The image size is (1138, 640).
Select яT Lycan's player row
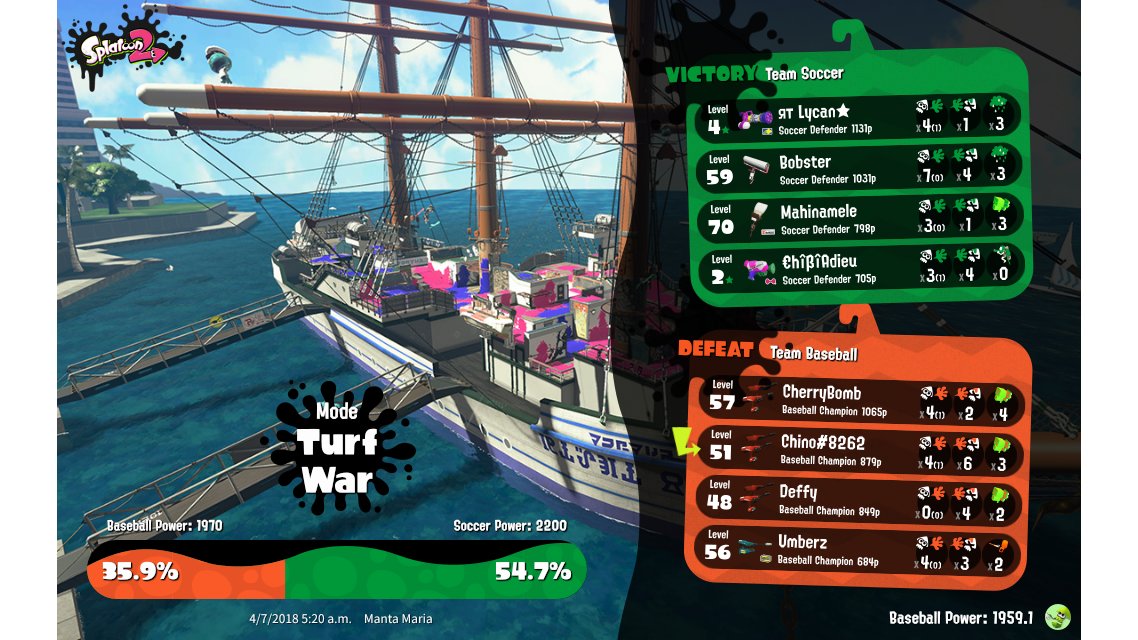click(860, 118)
